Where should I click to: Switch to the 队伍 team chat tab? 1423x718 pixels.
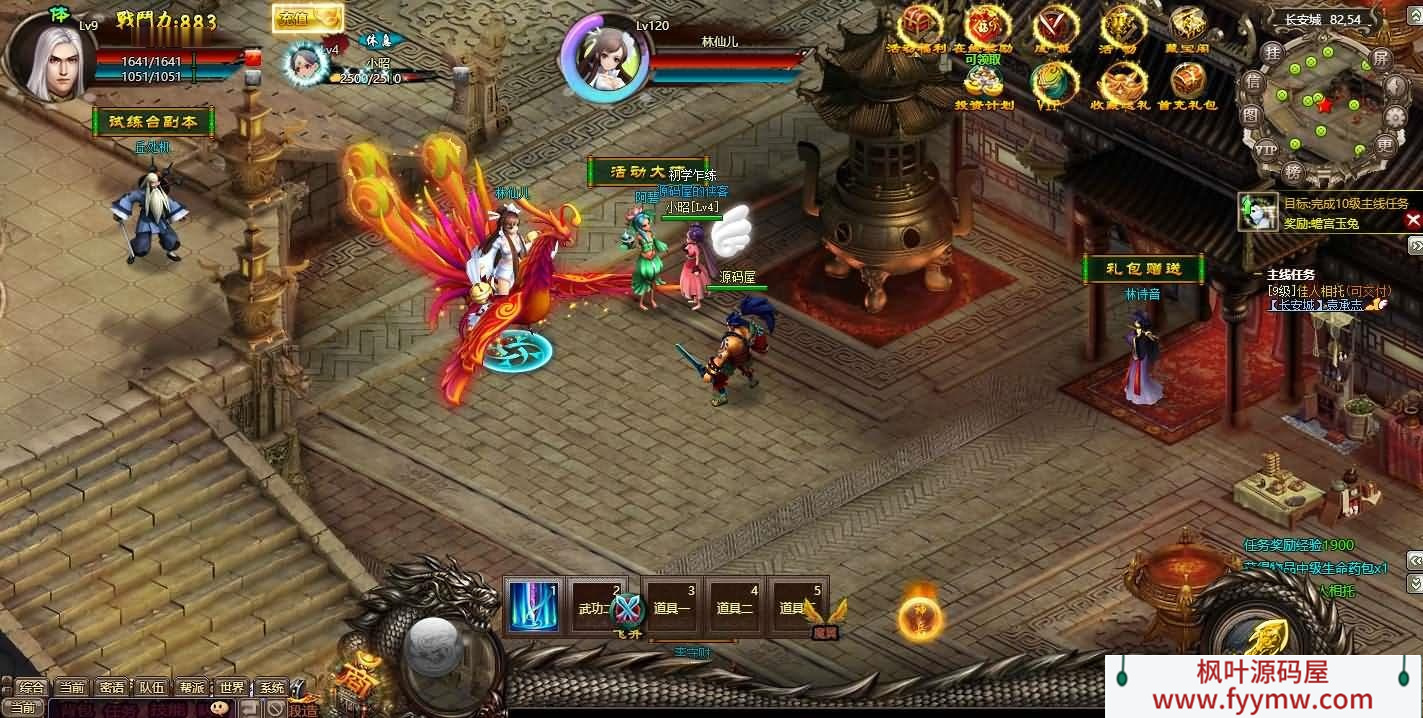[x=151, y=687]
